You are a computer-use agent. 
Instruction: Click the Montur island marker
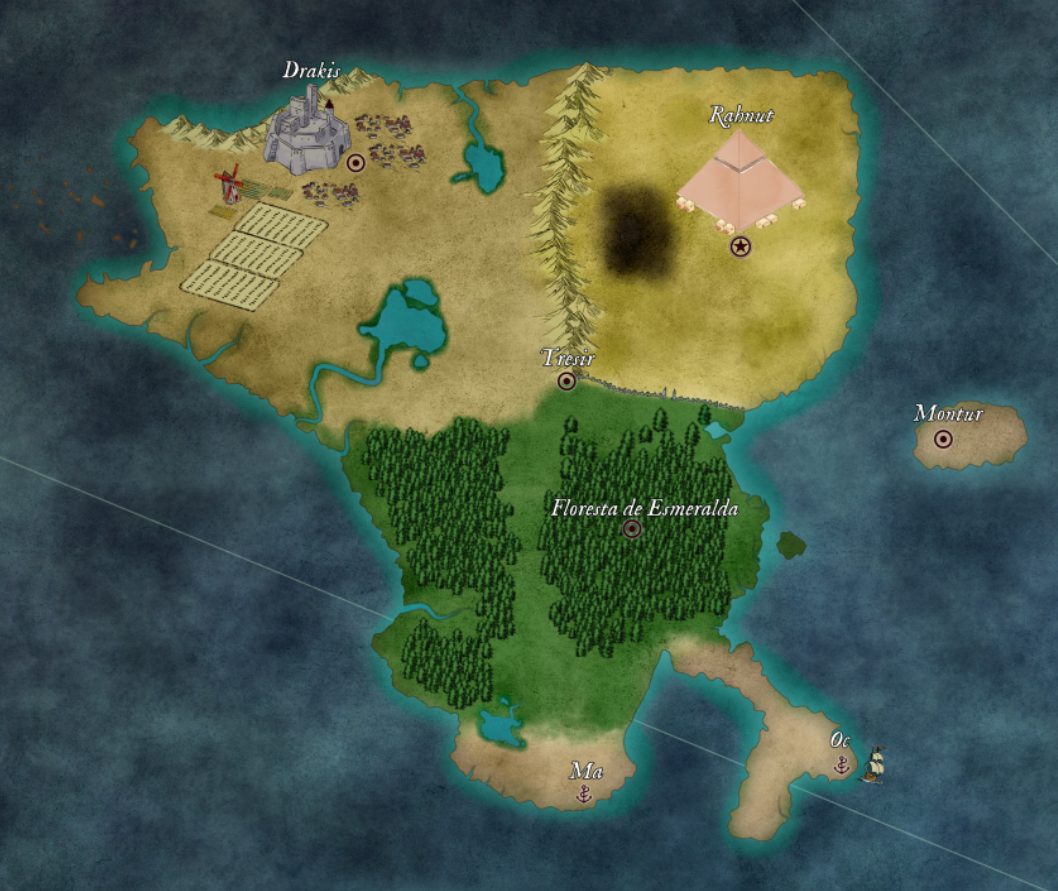click(x=942, y=438)
